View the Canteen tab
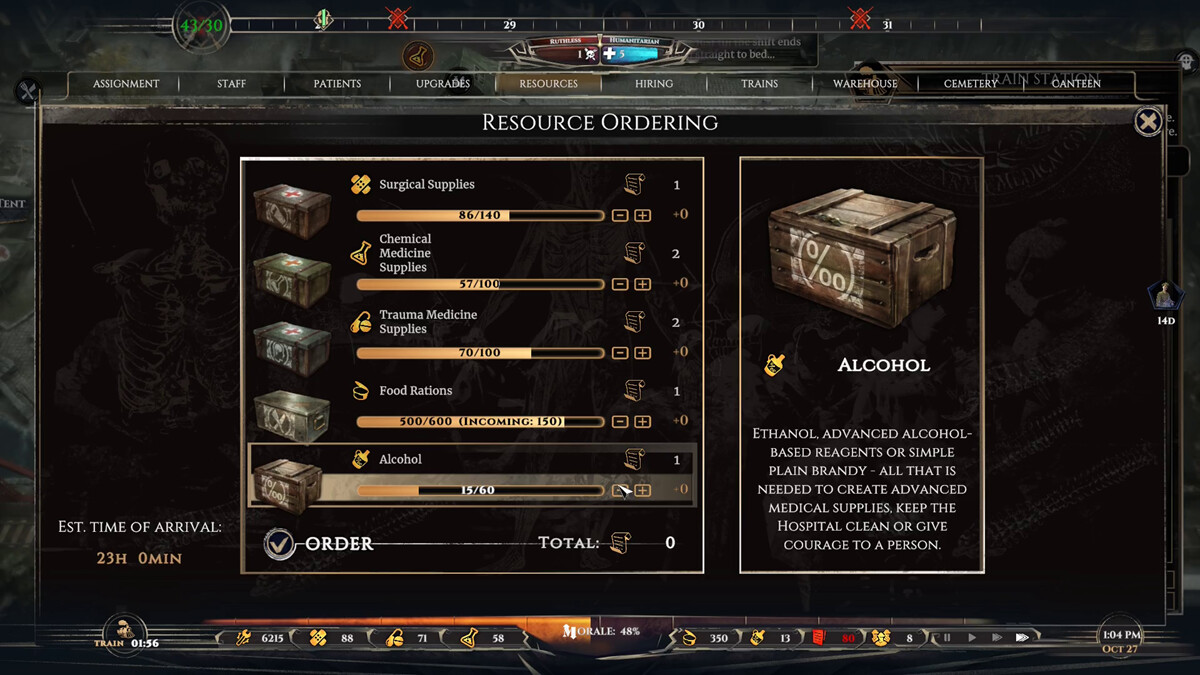Image resolution: width=1200 pixels, height=675 pixels. coord(1076,84)
